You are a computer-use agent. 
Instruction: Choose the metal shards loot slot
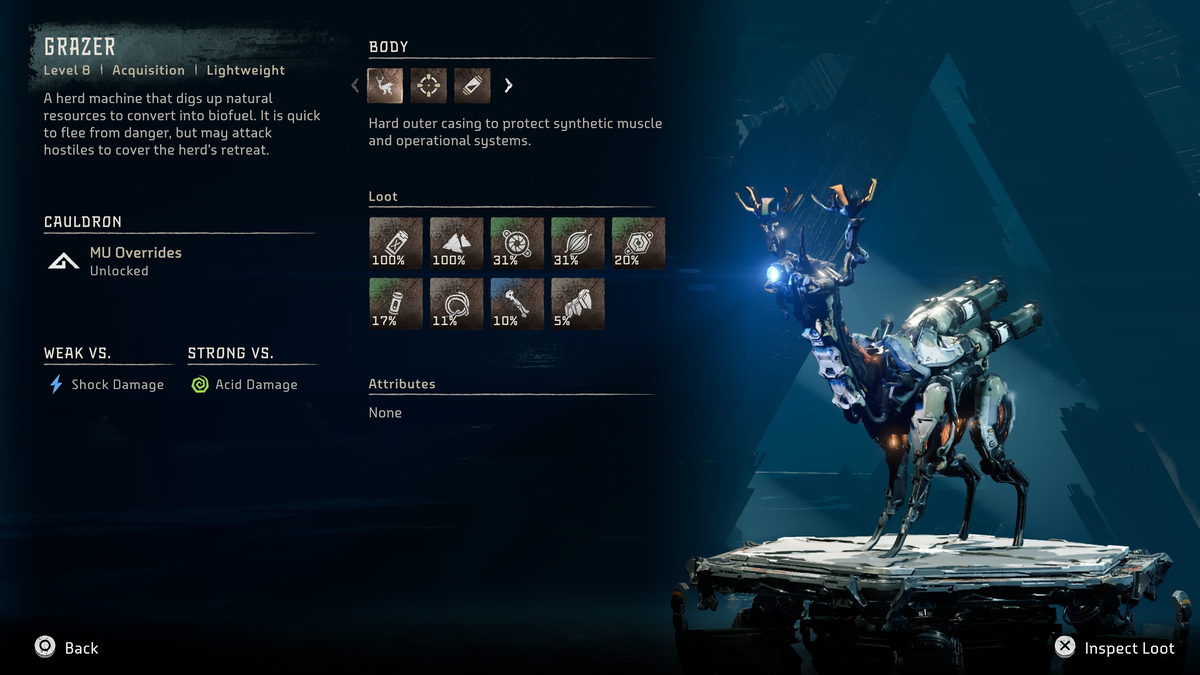click(x=456, y=243)
